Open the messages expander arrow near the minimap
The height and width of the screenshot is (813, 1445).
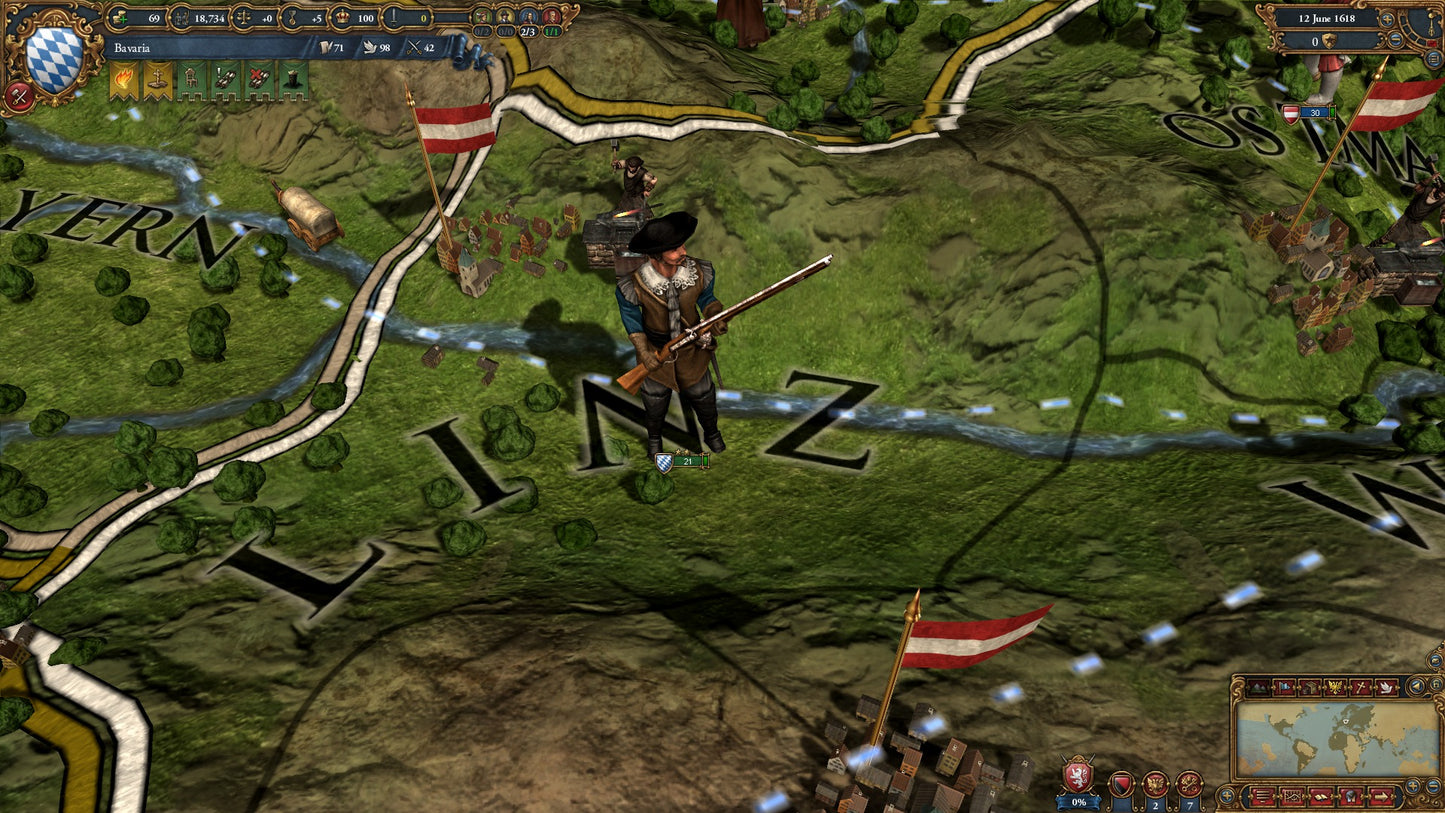tap(1382, 796)
